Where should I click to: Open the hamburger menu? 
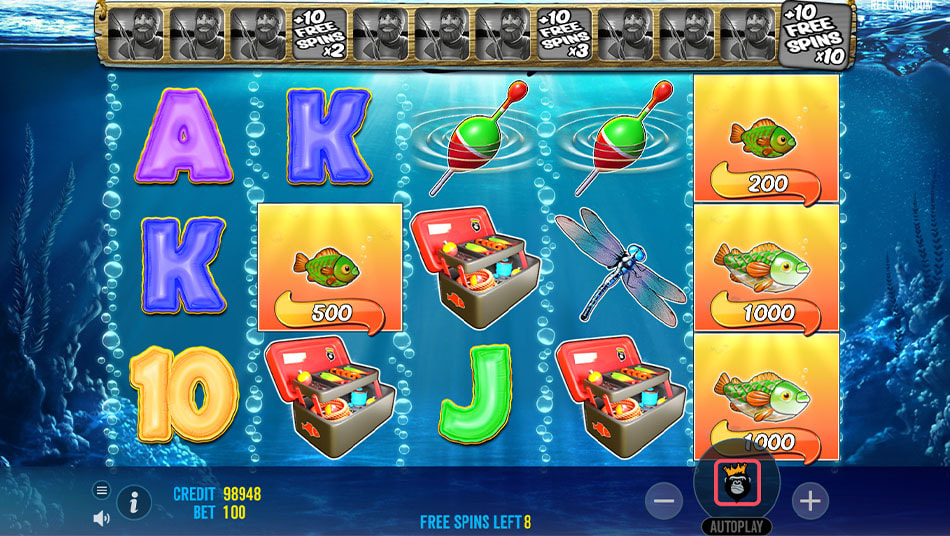[101, 490]
